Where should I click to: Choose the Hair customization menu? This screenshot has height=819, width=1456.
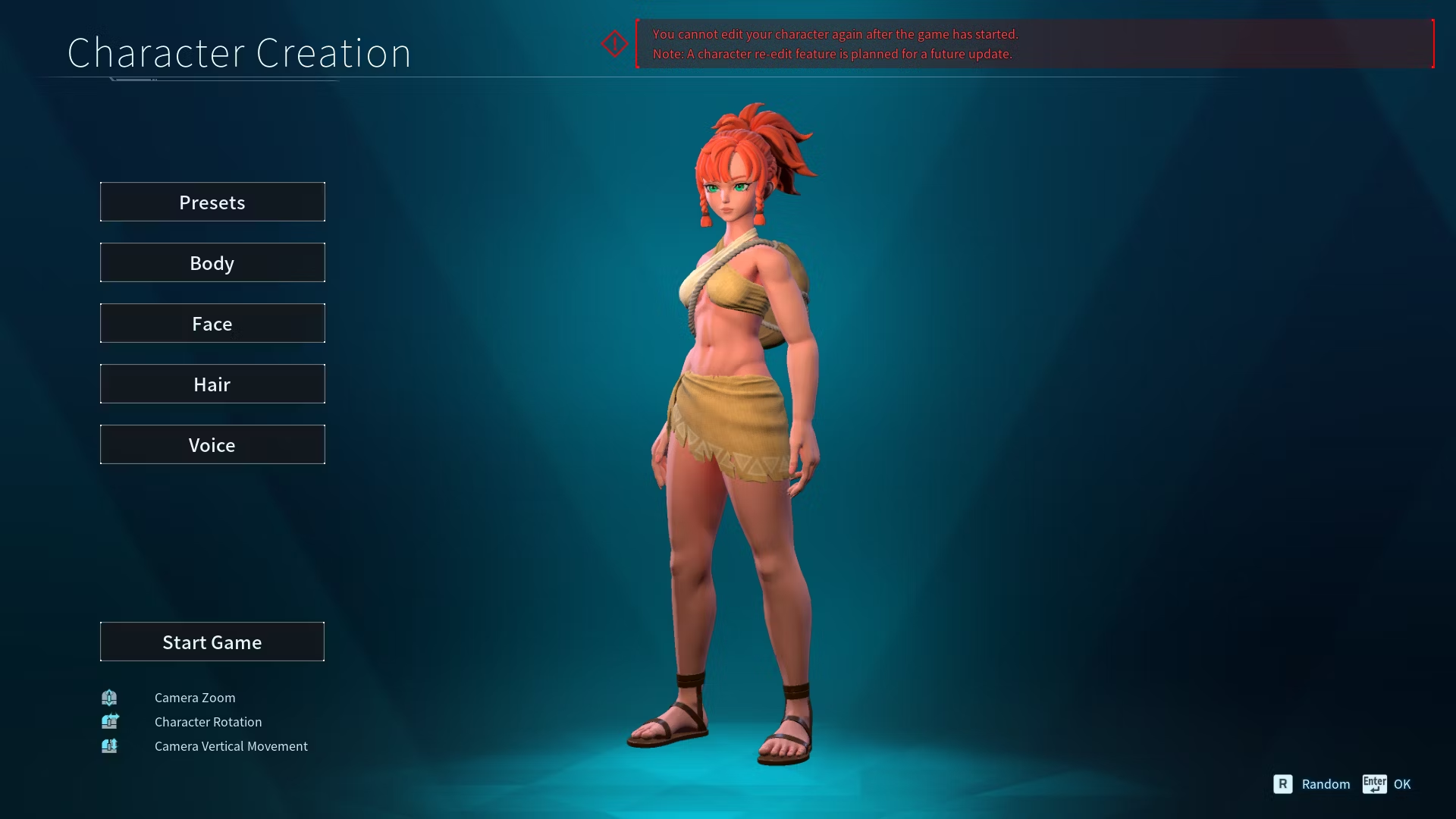[x=212, y=384]
